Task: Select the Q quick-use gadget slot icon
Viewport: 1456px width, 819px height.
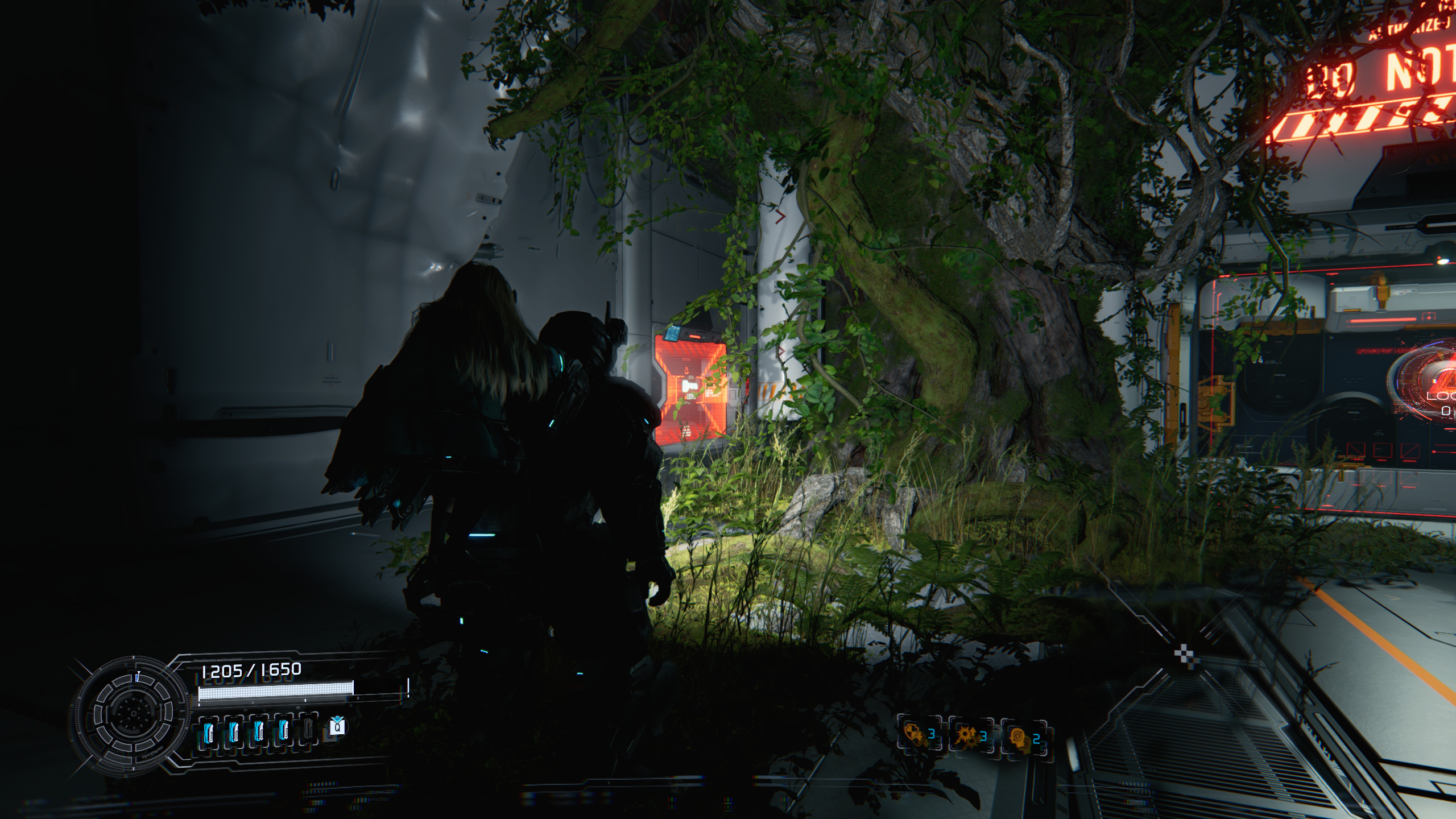Action: 338,729
